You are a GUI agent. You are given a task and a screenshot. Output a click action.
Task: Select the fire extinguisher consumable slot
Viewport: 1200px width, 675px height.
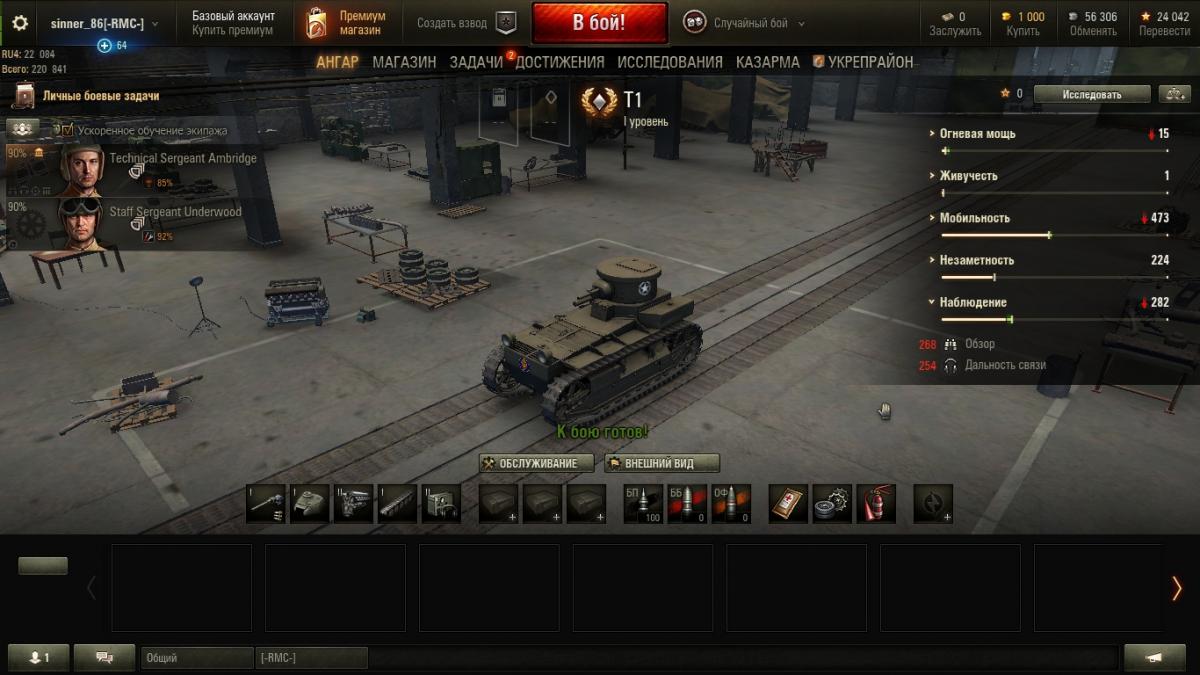click(x=876, y=503)
